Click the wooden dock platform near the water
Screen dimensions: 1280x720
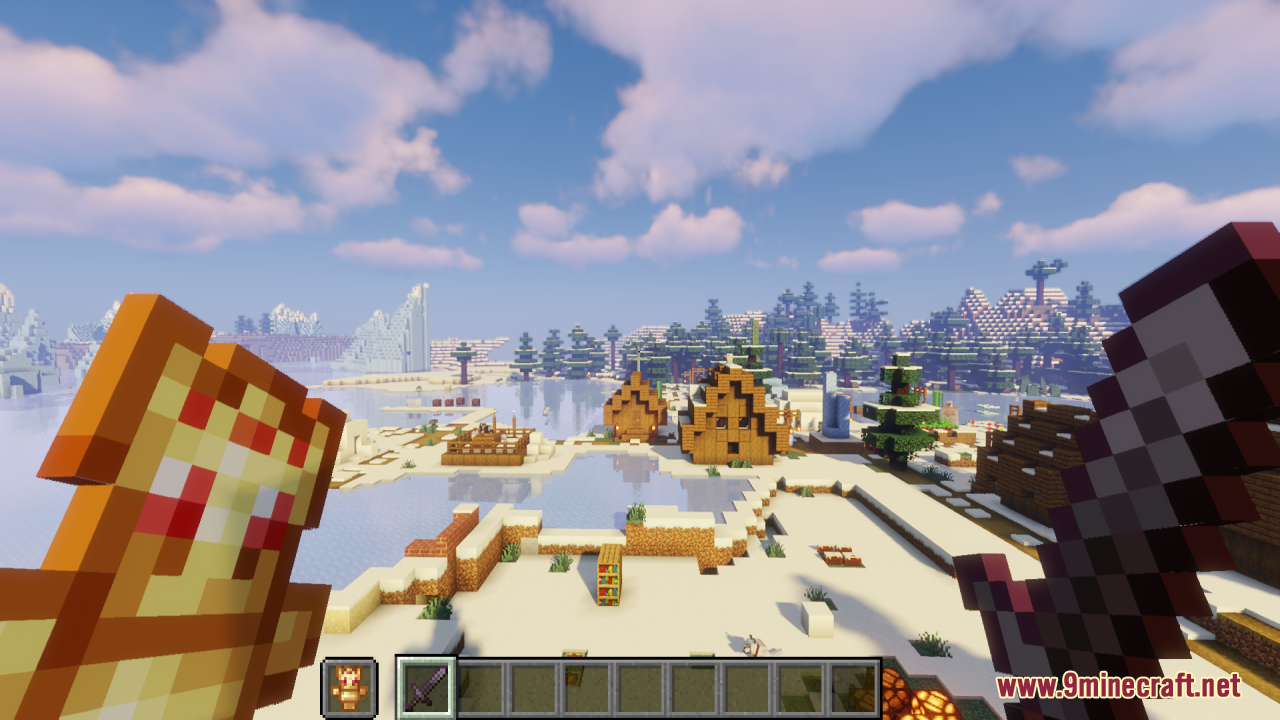pos(485,445)
